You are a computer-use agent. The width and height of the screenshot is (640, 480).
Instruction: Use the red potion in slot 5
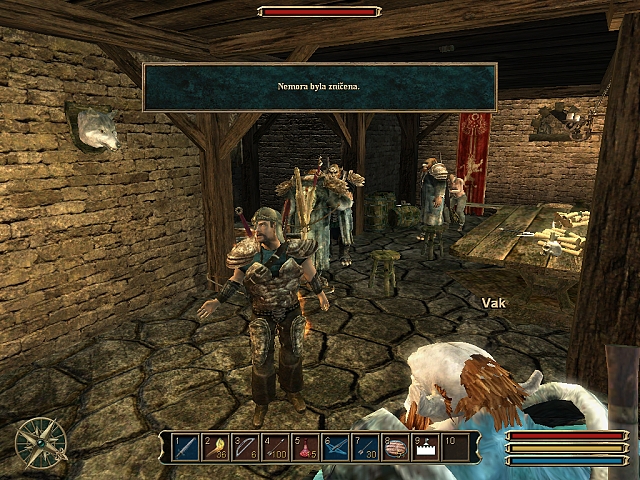click(x=305, y=447)
